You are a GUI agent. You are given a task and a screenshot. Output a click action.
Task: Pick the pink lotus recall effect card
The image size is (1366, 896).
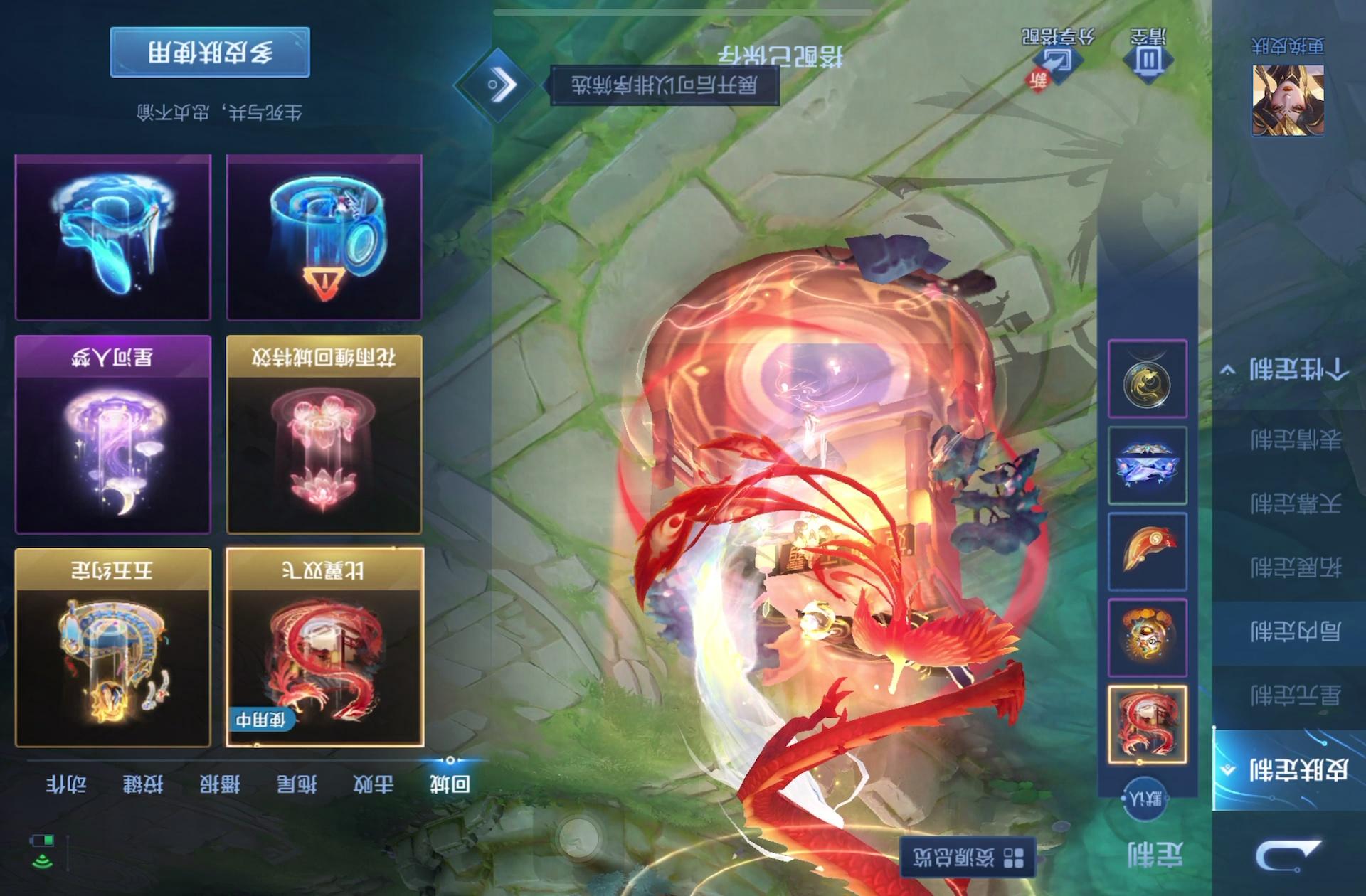pyautogui.click(x=324, y=434)
